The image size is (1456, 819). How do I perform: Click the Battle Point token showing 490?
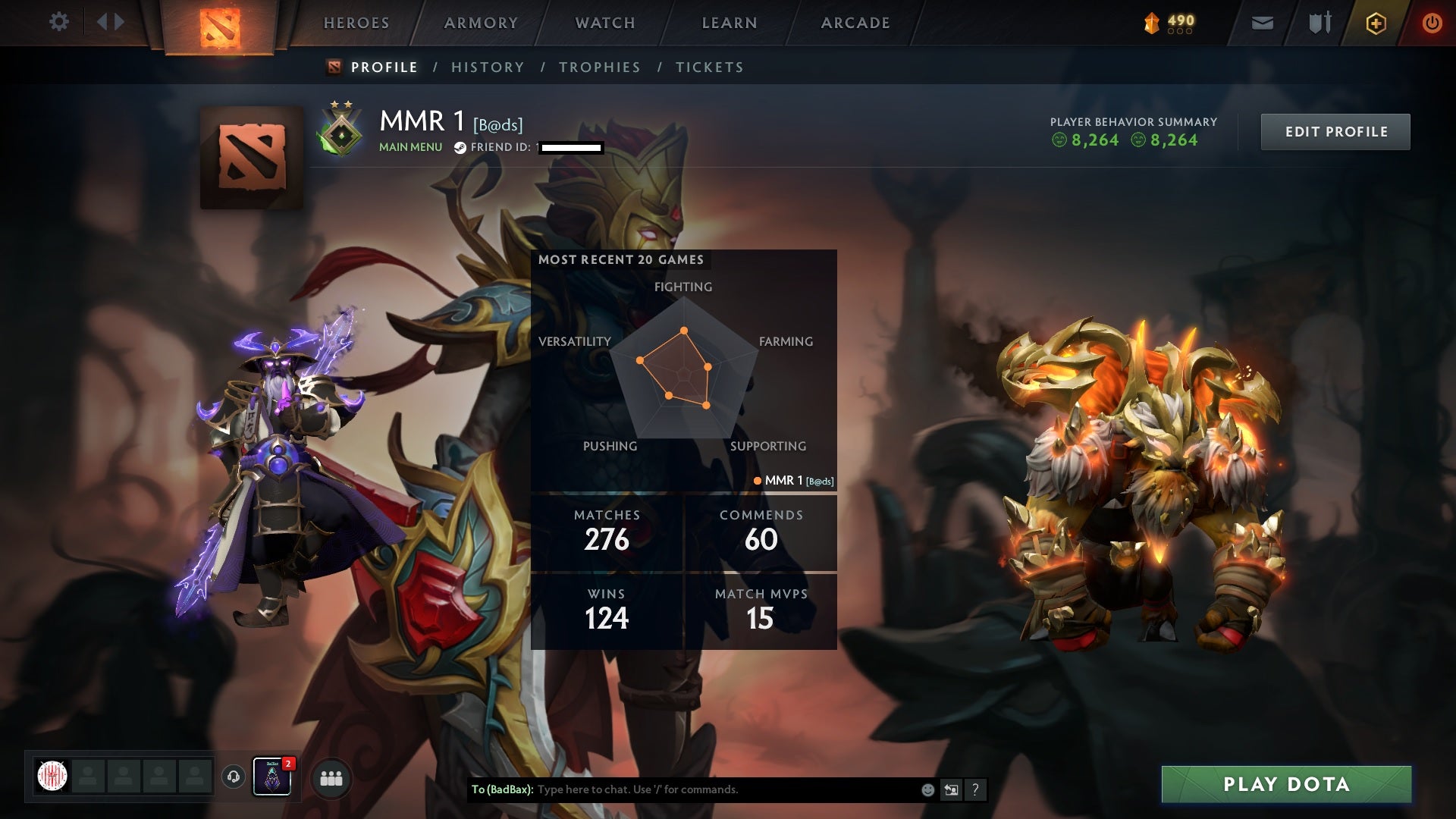click(1166, 23)
